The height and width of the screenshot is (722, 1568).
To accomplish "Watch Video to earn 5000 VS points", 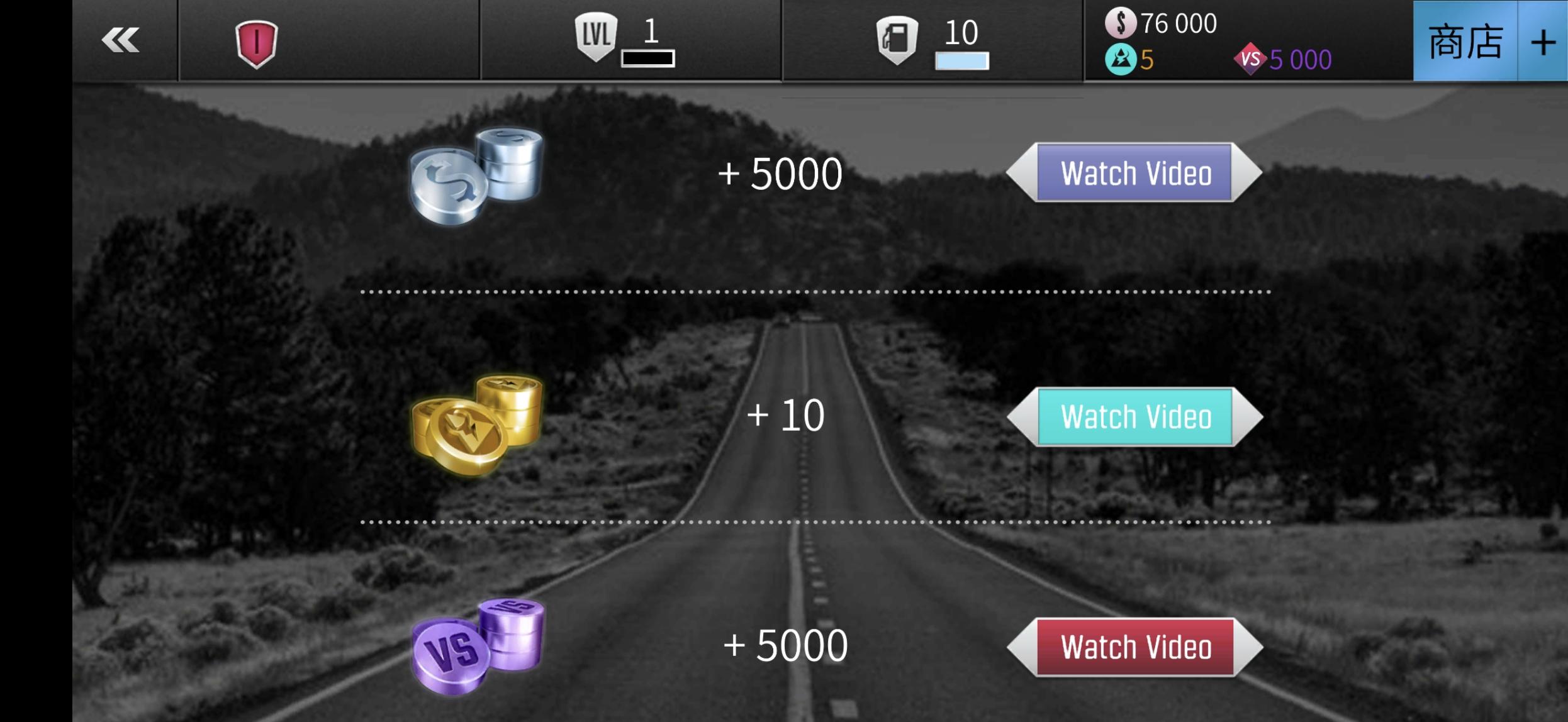I will 1134,647.
